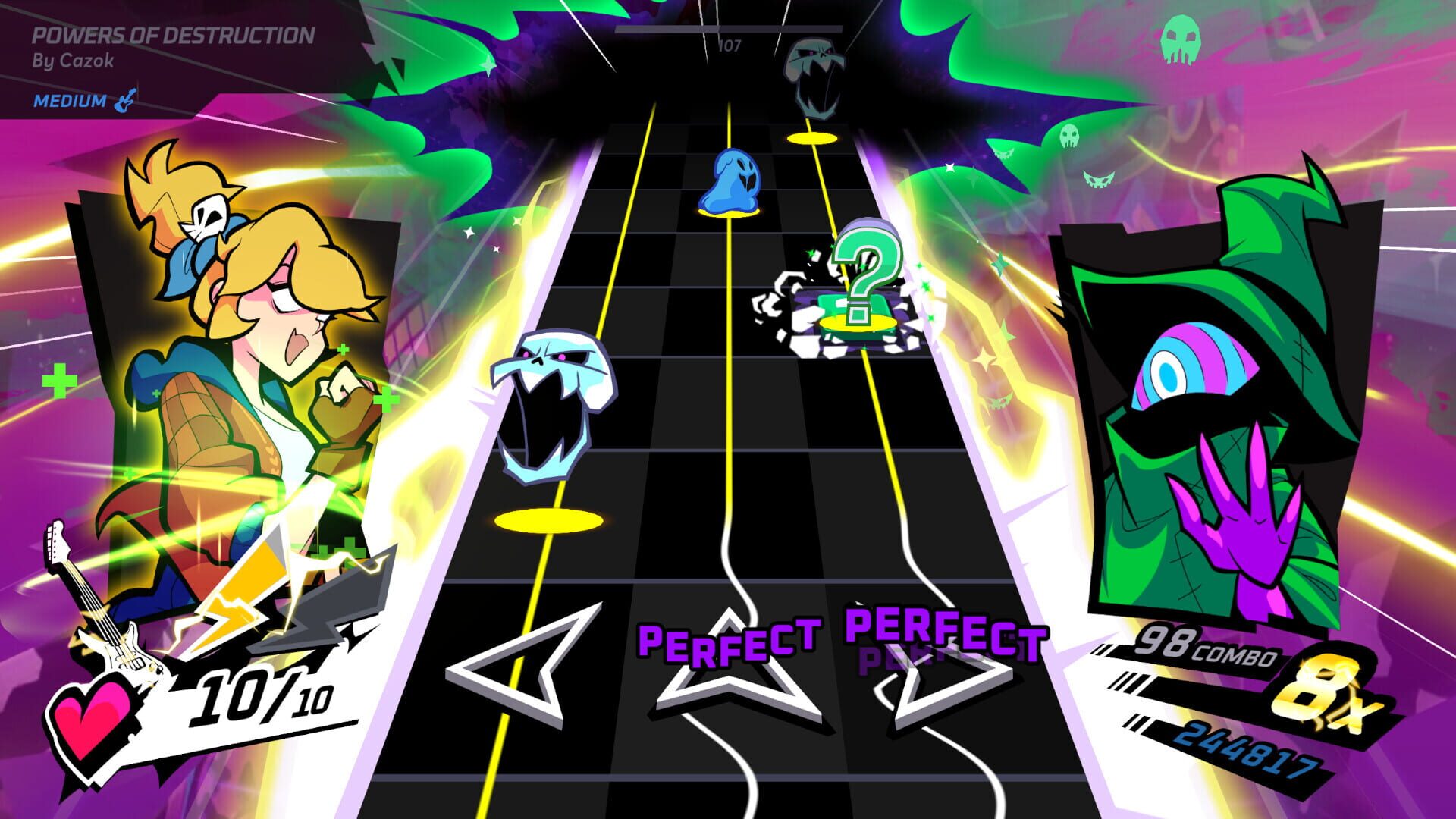Viewport: 1456px width, 819px height.
Task: Click the white skull enemy on the left lane
Action: point(552,402)
